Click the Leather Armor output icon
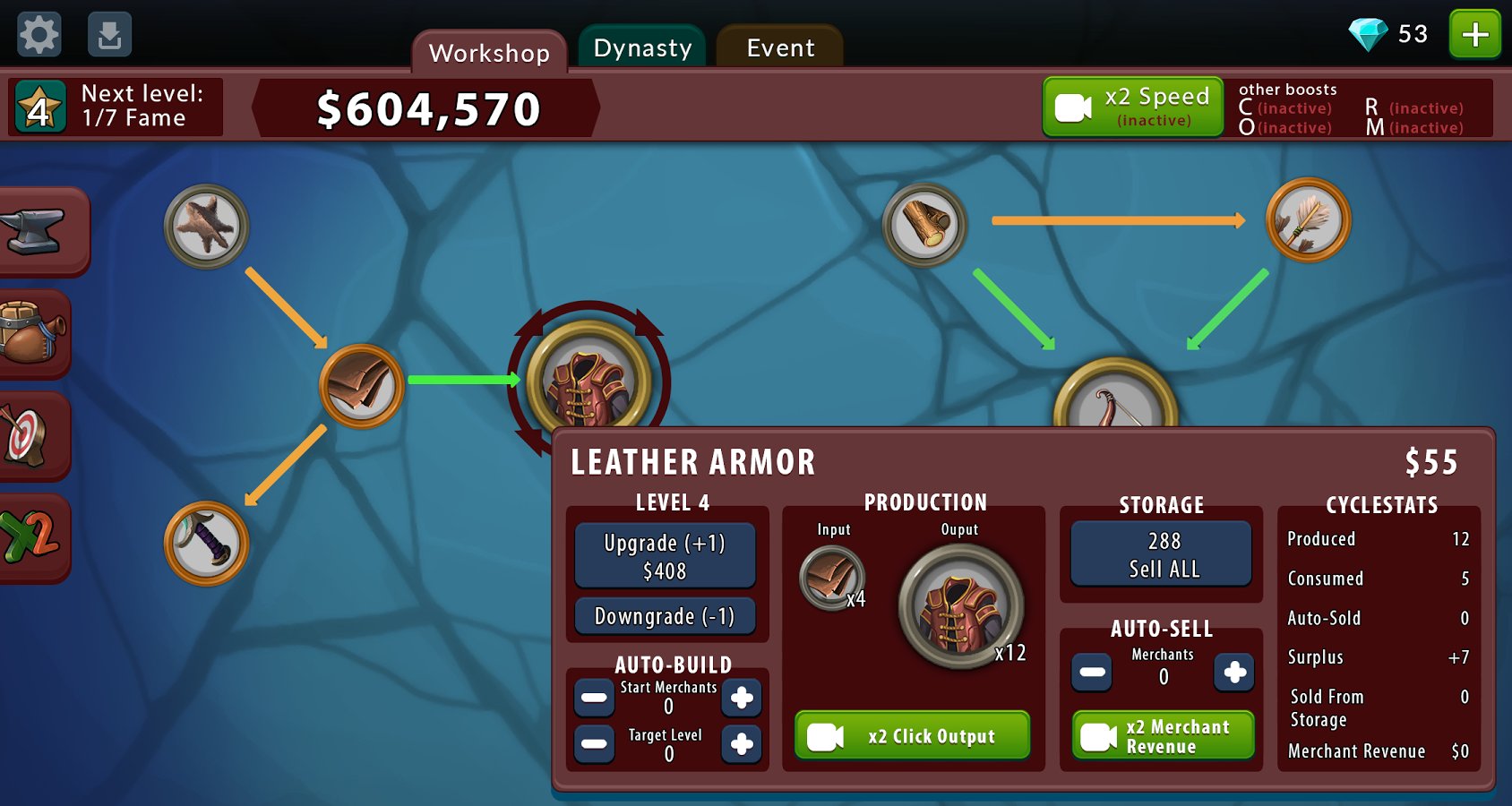 (x=960, y=606)
